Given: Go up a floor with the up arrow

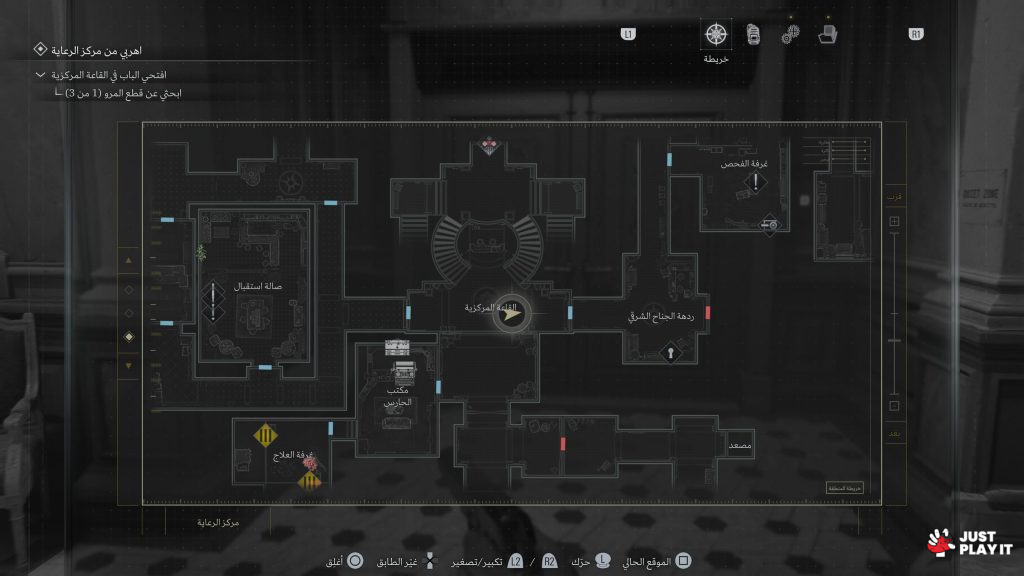Looking at the screenshot, I should tap(127, 262).
